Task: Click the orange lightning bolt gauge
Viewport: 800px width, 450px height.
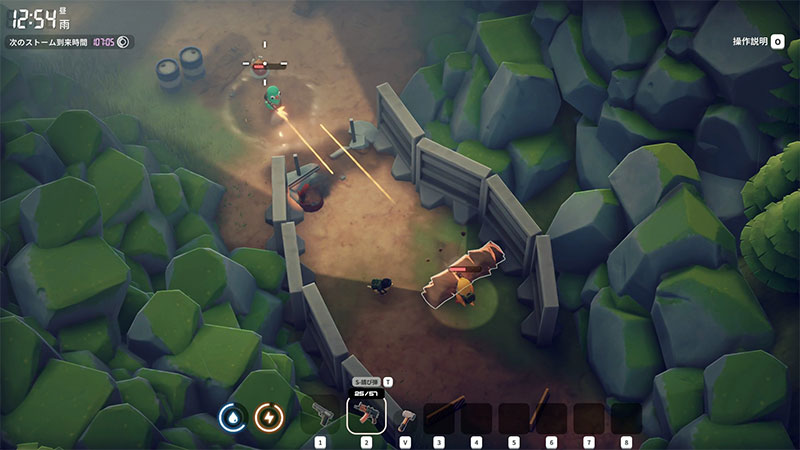Action: pos(269,416)
